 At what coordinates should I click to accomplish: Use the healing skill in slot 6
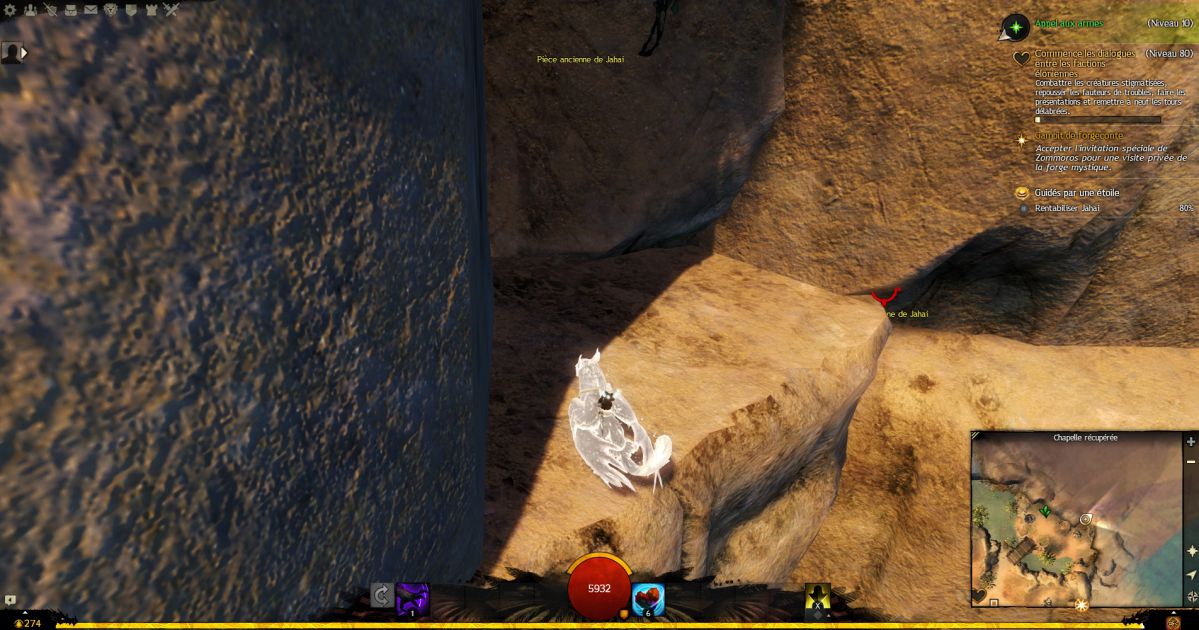pos(648,598)
